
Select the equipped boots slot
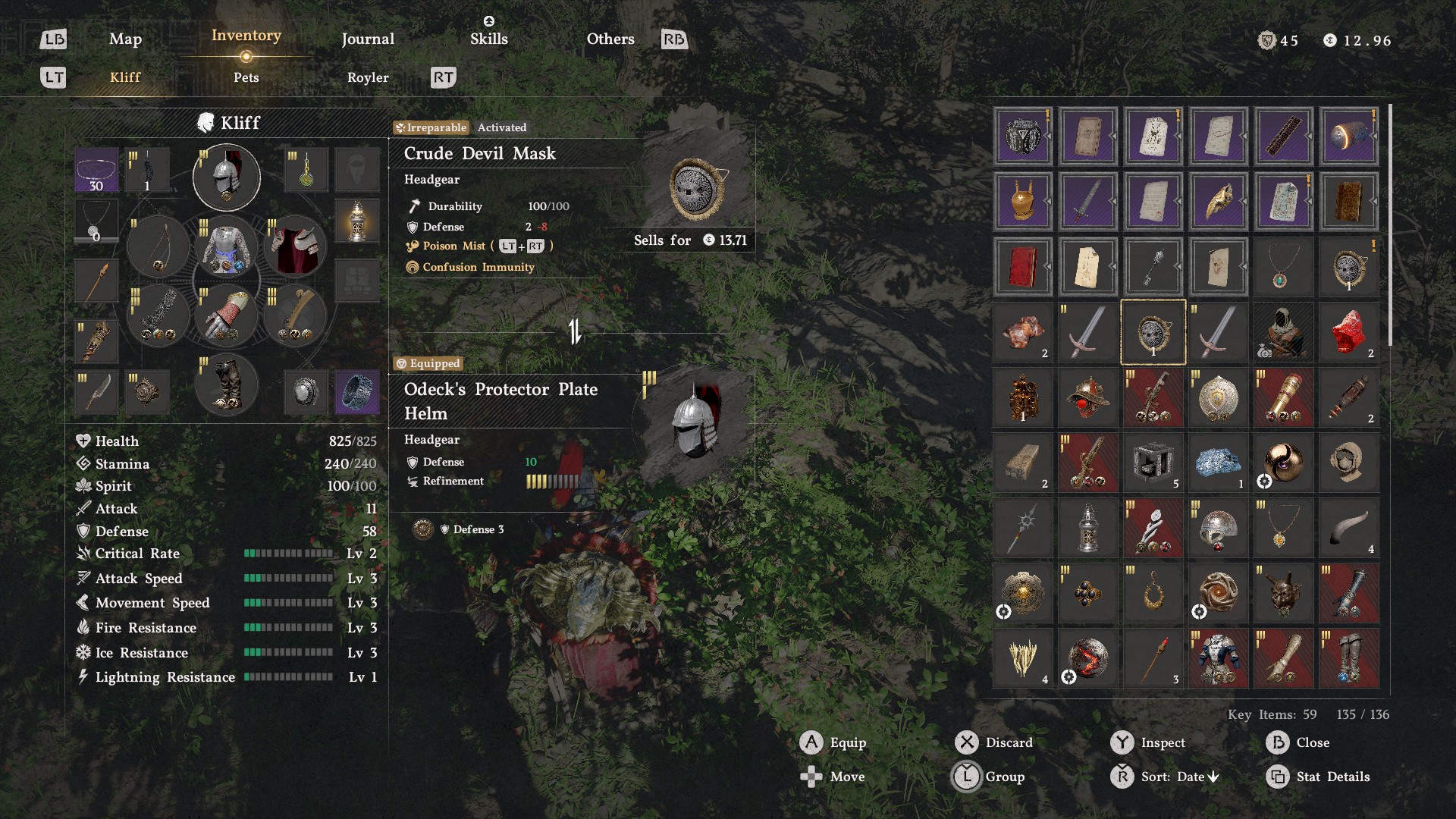226,384
